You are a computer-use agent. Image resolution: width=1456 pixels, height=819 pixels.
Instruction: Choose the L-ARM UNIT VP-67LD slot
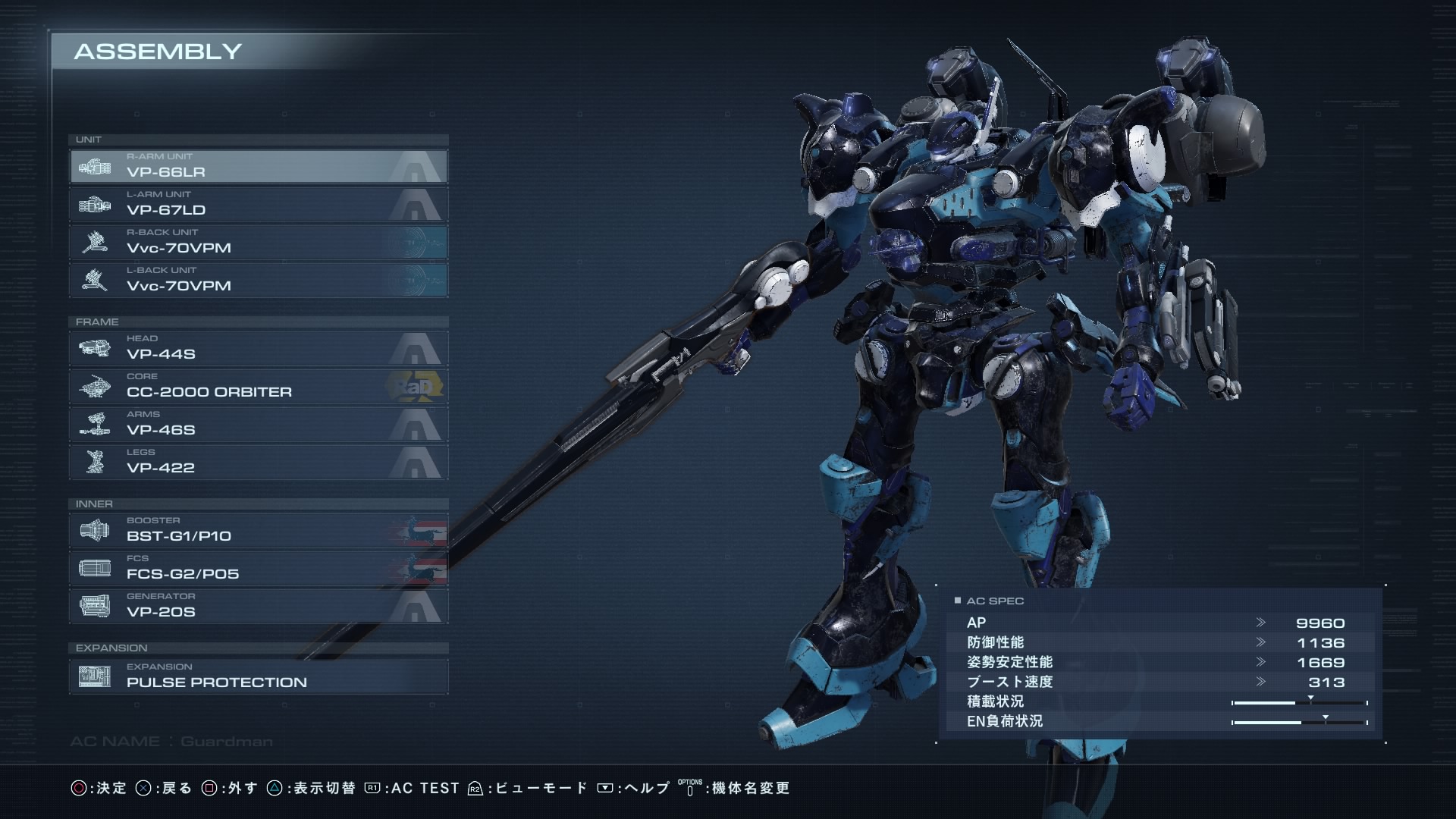(258, 204)
